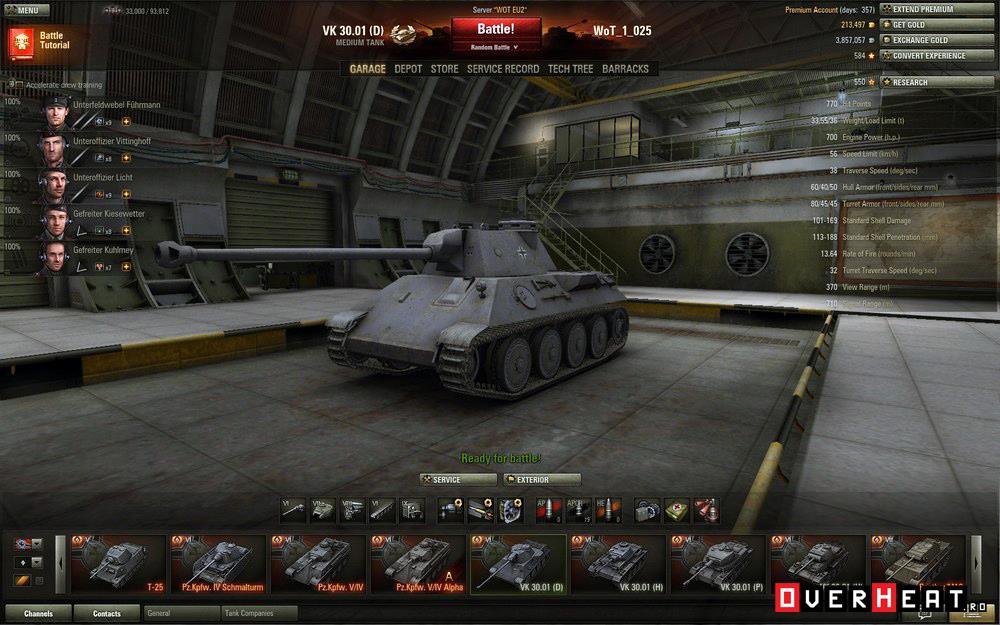Image resolution: width=1000 pixels, height=625 pixels.
Task: Go to the Tech Tree tab
Action: click(x=570, y=69)
